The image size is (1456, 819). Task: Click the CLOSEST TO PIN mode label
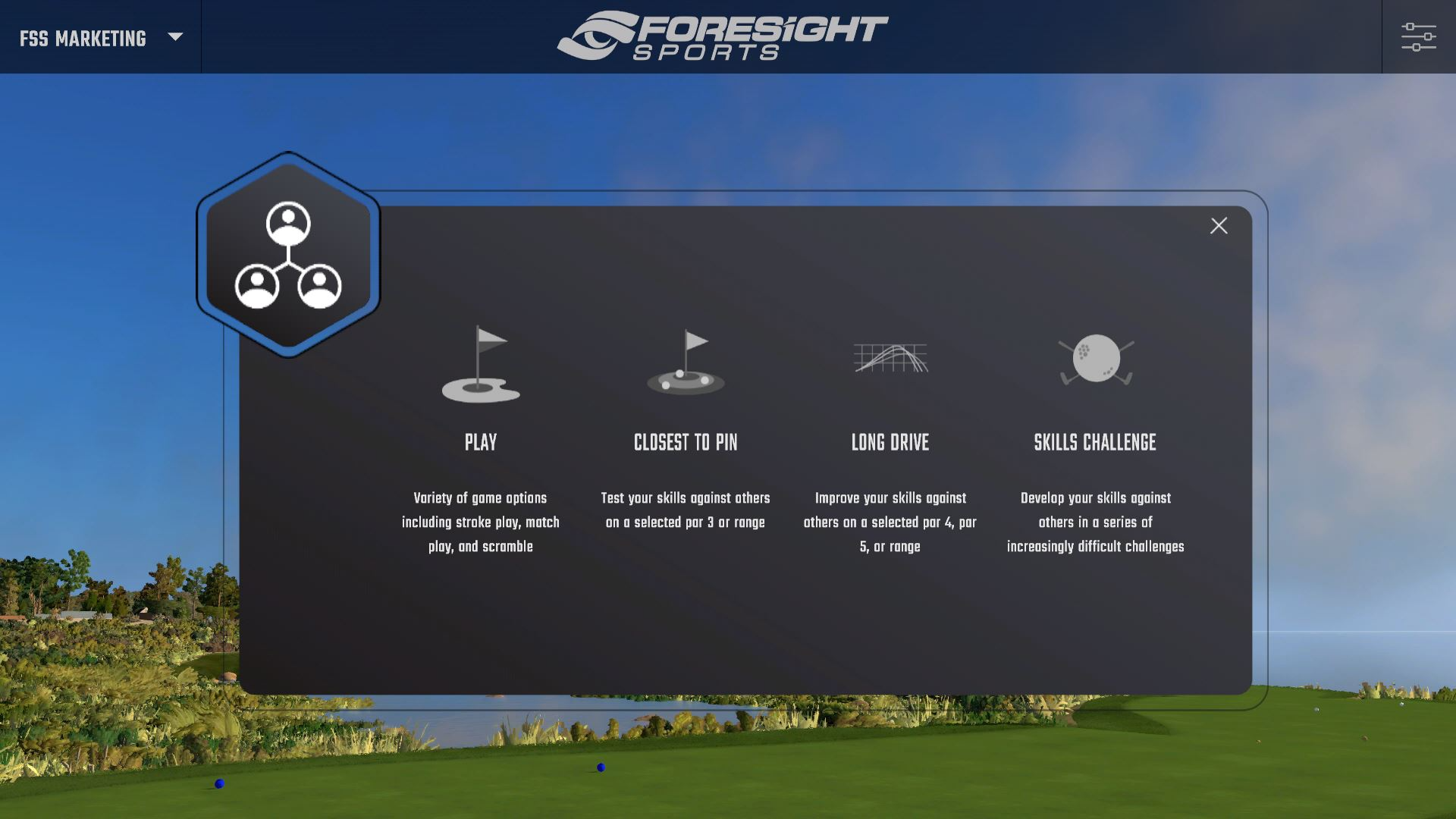coord(686,442)
